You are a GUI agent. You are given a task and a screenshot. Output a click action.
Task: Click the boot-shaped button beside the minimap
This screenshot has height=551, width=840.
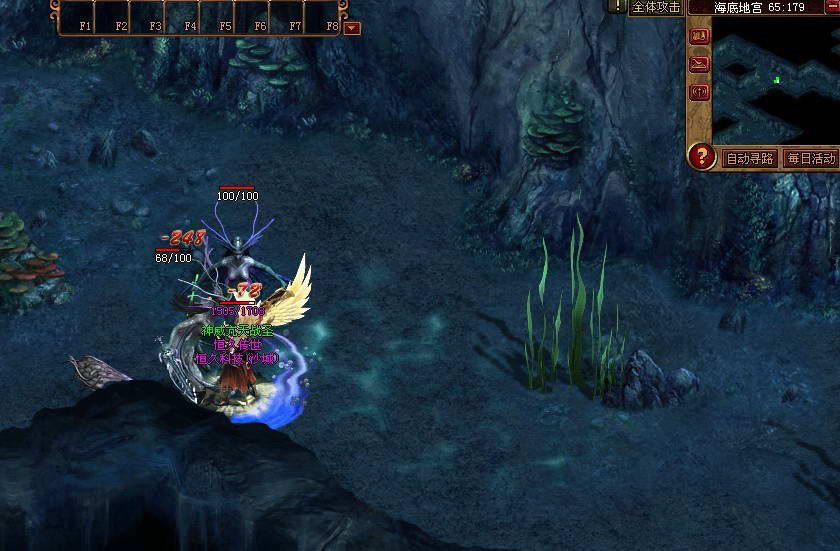[x=699, y=65]
